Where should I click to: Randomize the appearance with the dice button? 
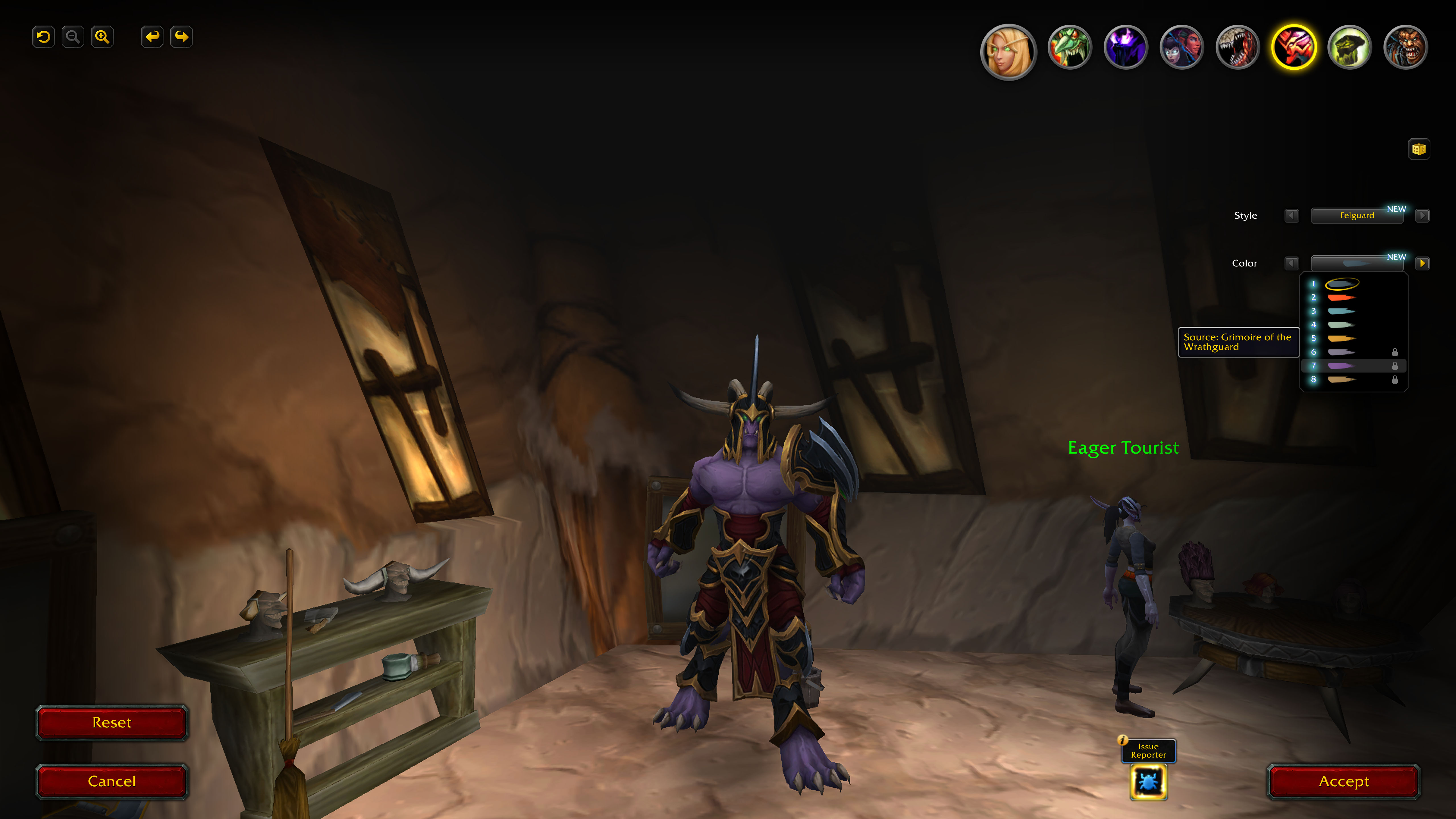(1418, 149)
